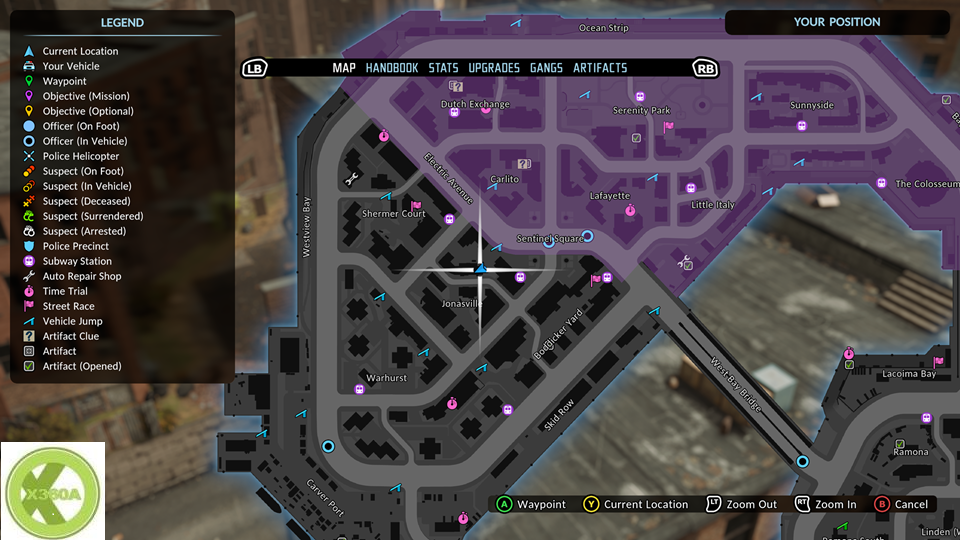Select the Time Trial marker above Lacoima Bay
960x540 pixels.
pos(848,353)
